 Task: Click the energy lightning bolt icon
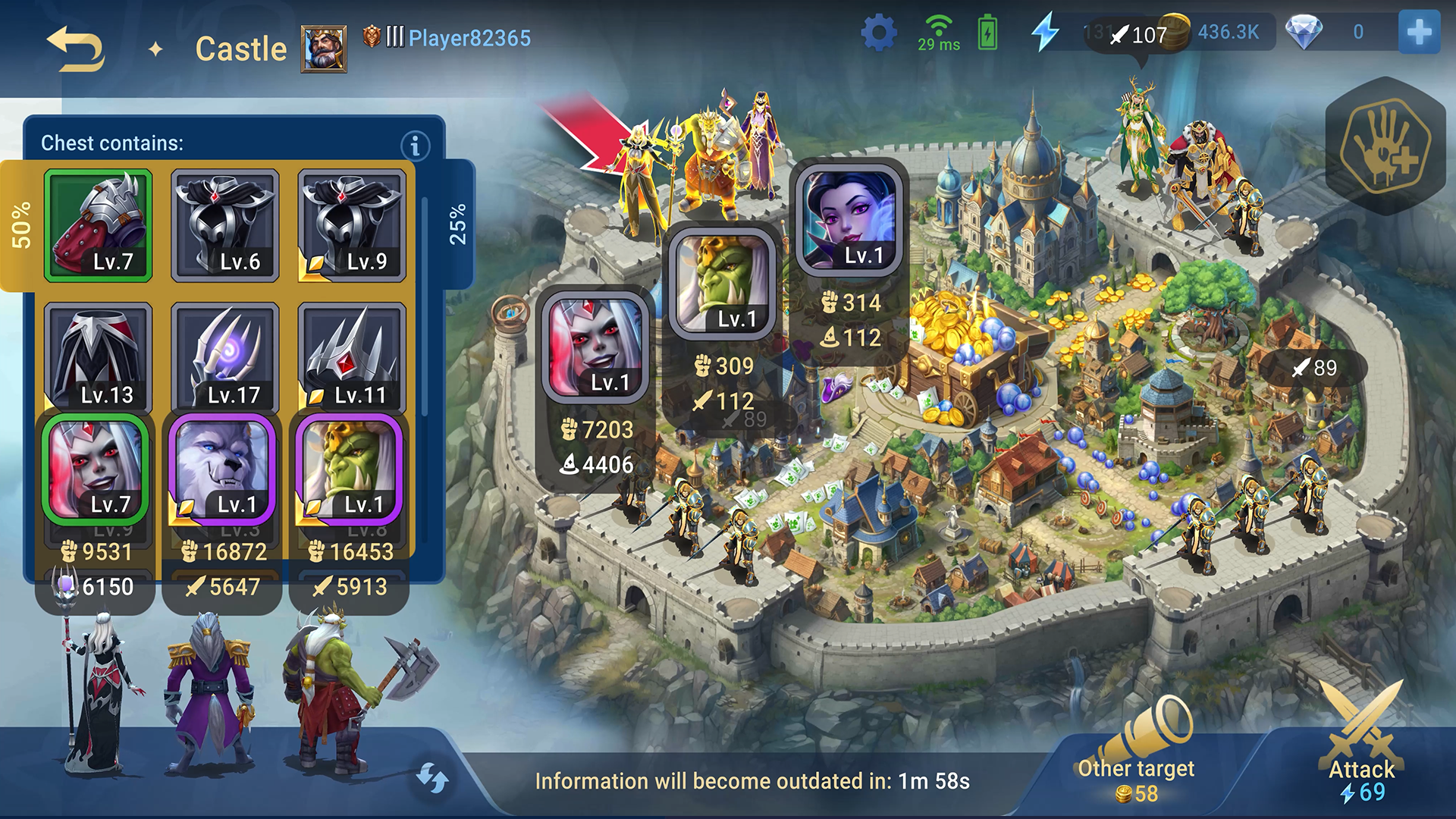point(1046,31)
